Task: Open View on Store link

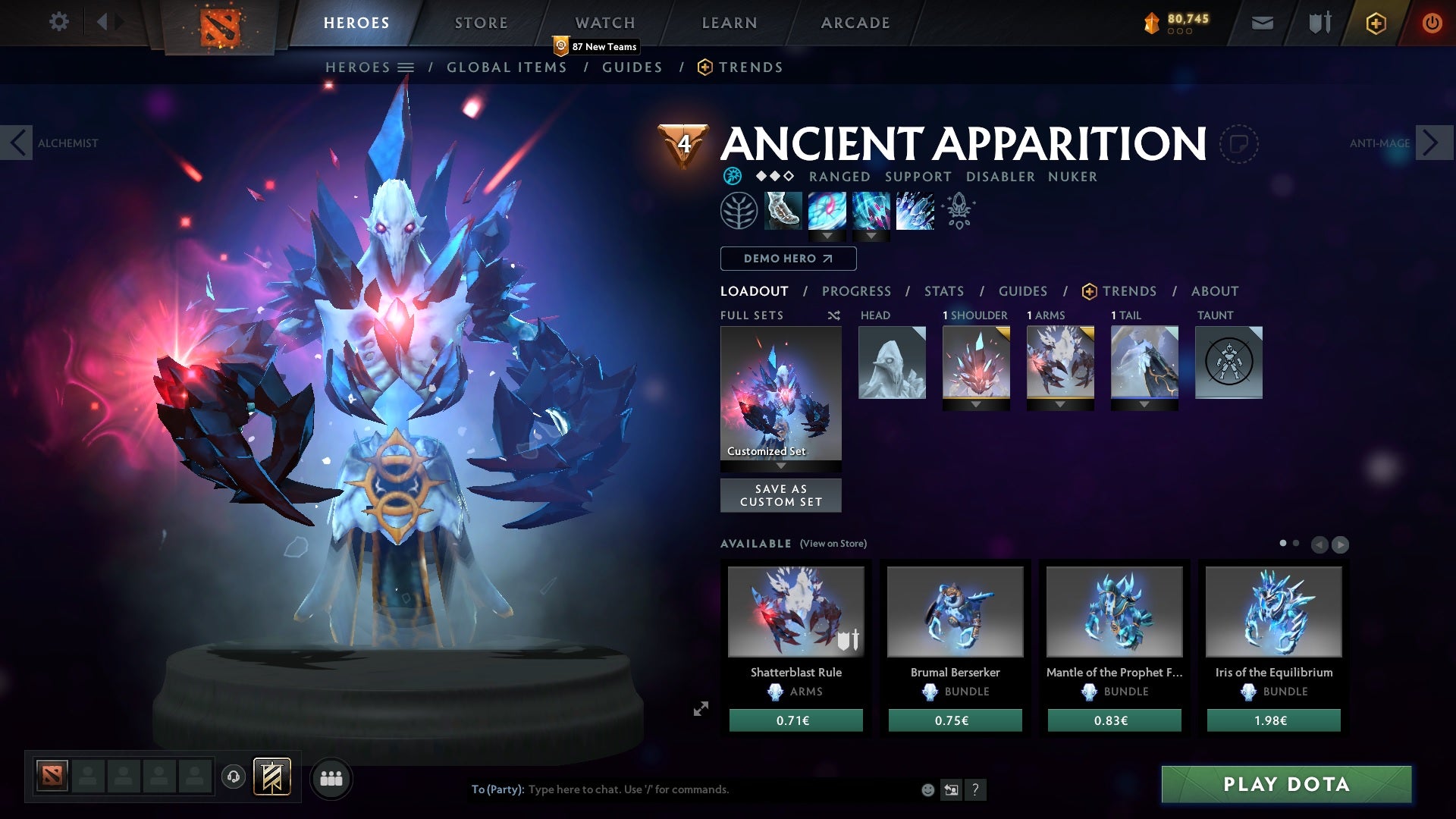Action: coord(833,544)
